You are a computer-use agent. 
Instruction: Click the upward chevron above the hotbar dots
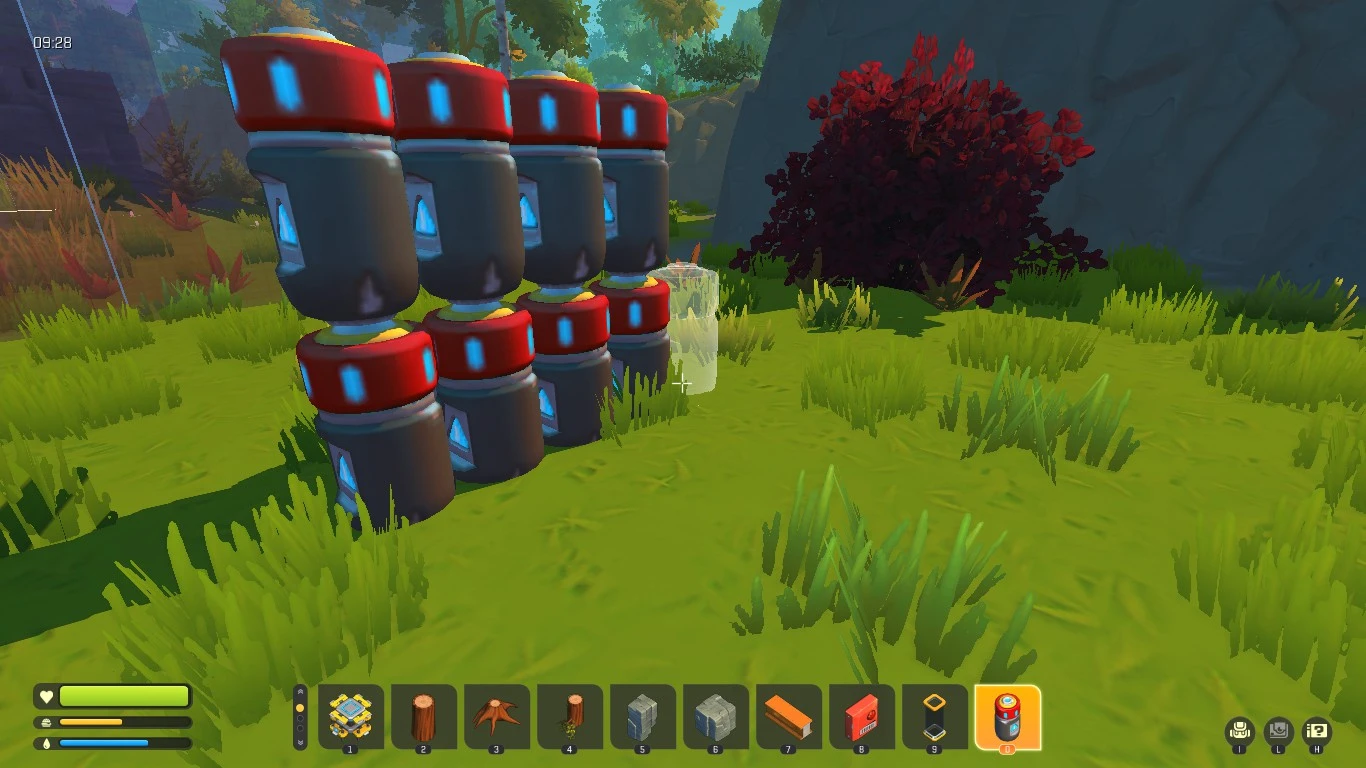coord(300,690)
